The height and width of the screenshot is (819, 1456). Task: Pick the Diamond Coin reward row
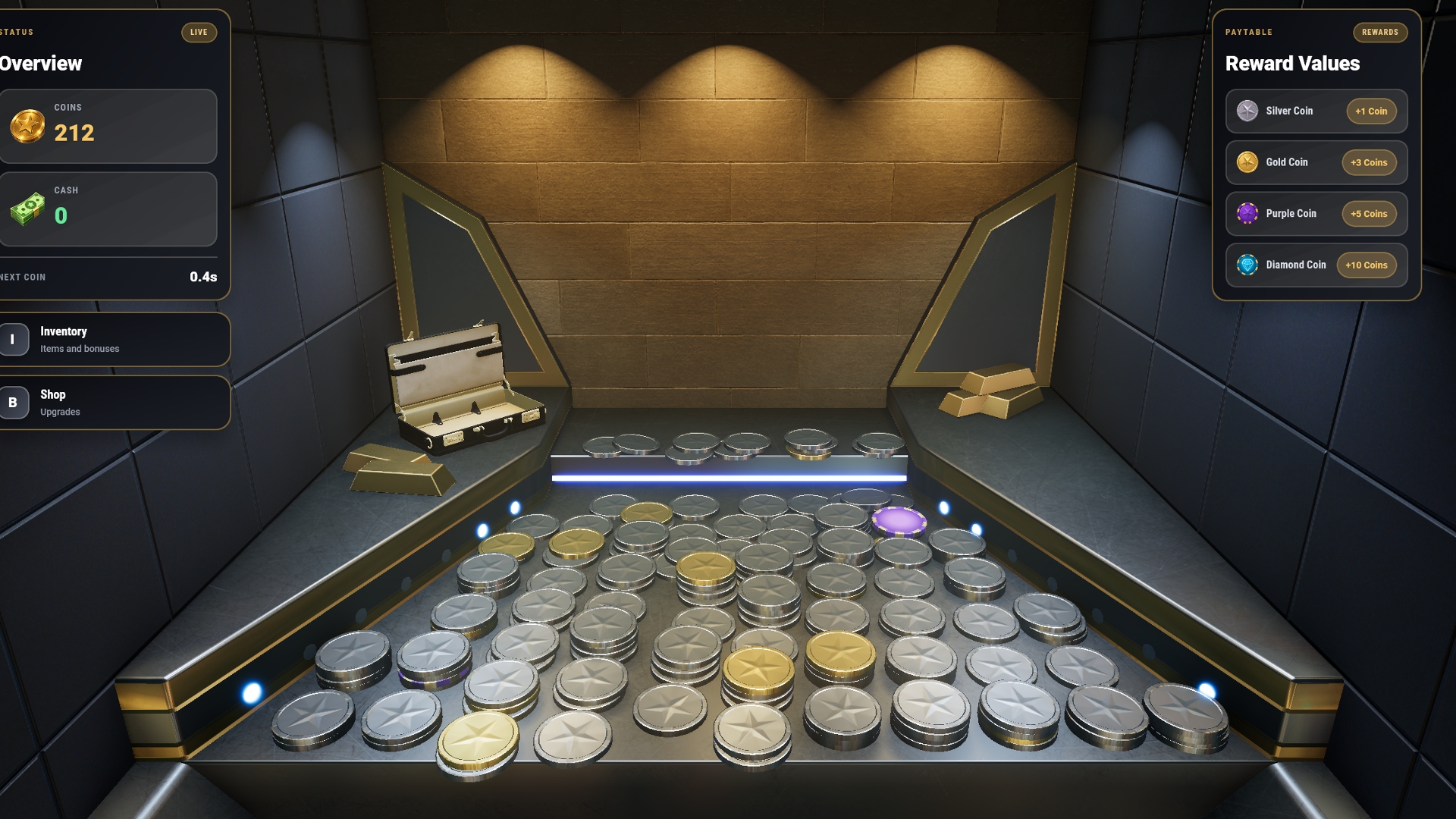pyautogui.click(x=1316, y=265)
